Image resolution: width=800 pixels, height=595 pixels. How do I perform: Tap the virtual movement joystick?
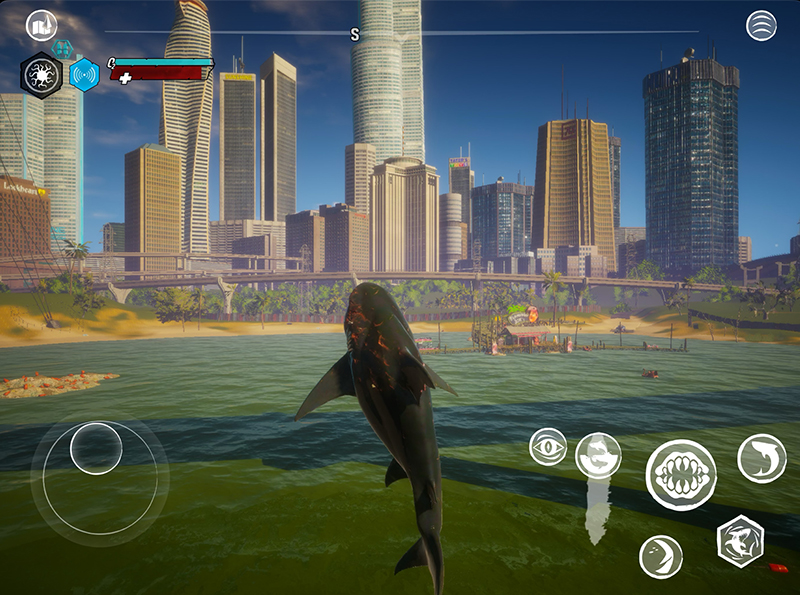tap(96, 449)
